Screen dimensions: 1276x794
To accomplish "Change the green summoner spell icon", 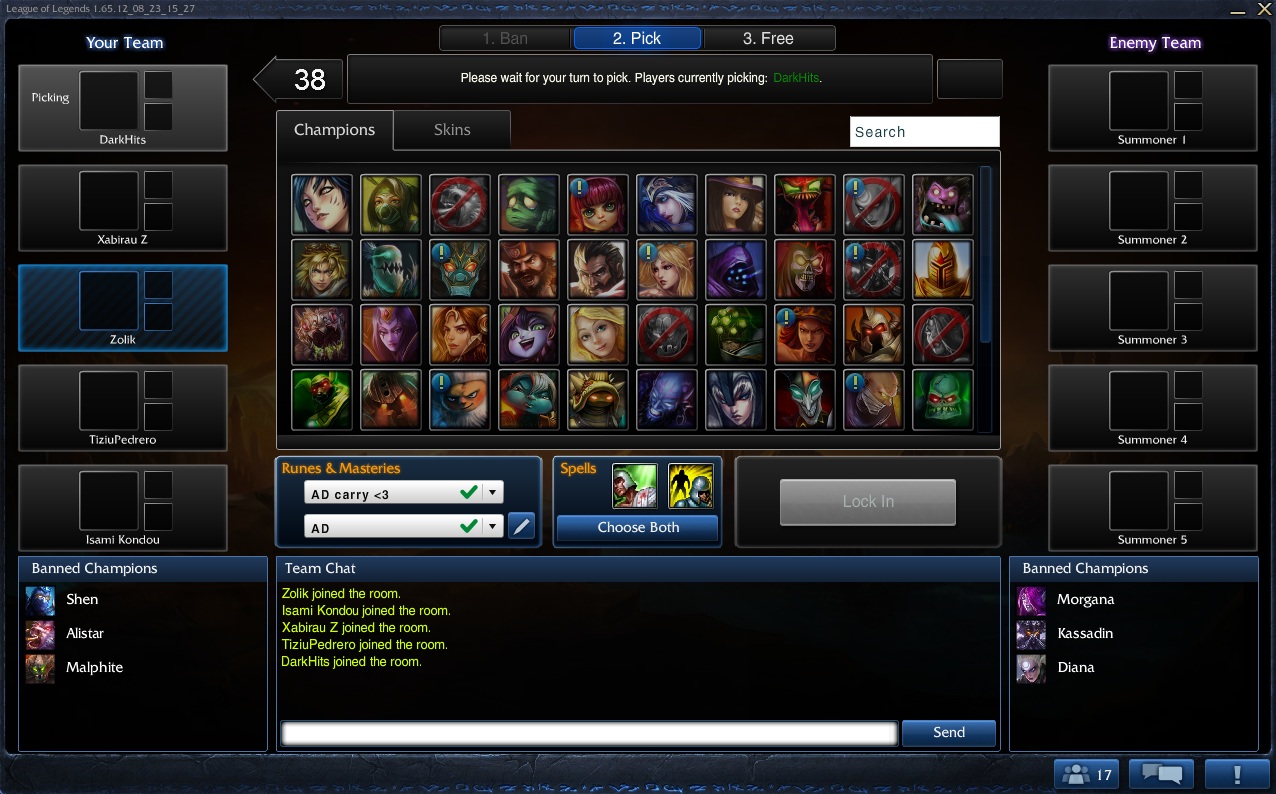I will pyautogui.click(x=635, y=487).
